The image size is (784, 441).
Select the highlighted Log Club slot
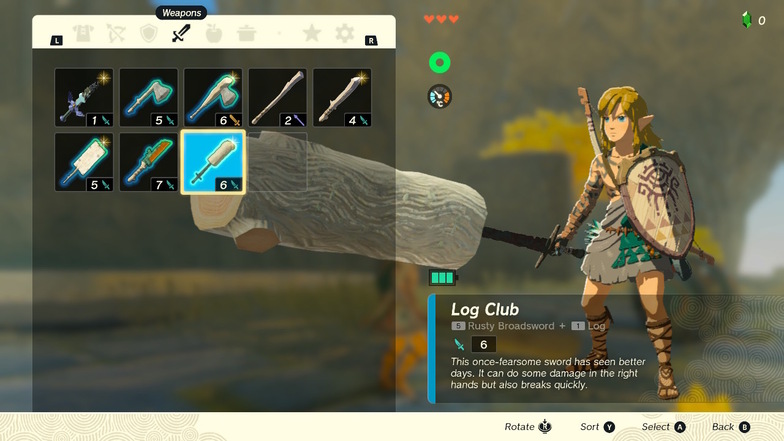[x=213, y=161]
